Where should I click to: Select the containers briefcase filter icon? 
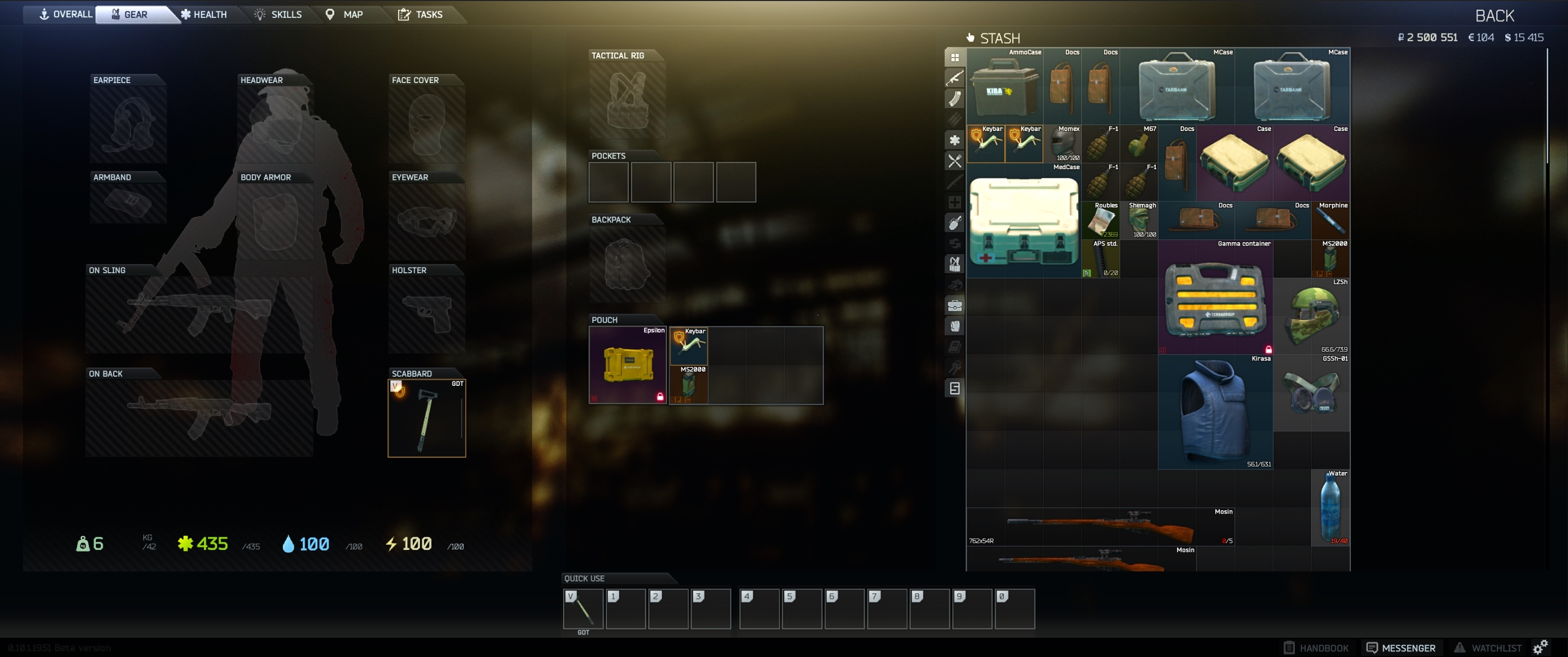(955, 306)
